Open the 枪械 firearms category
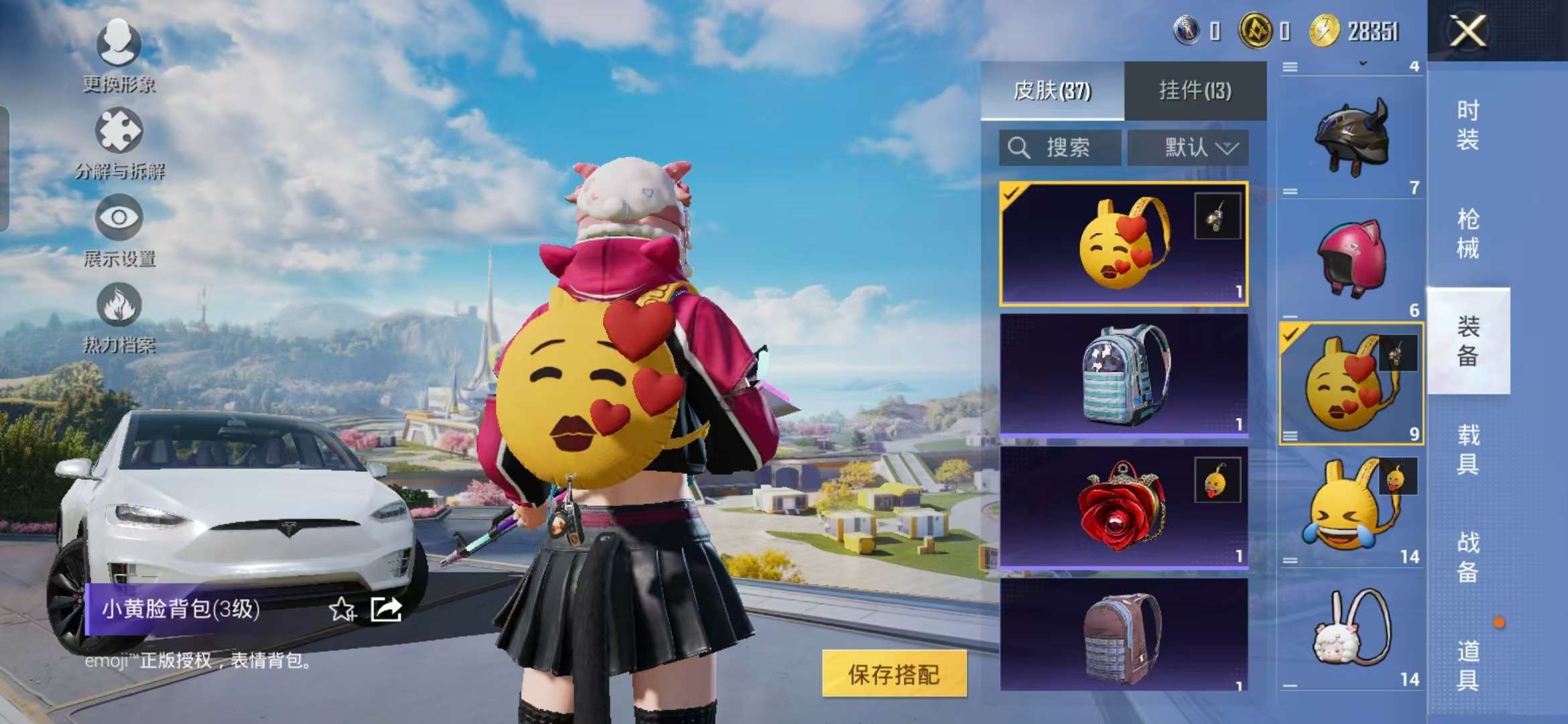This screenshot has height=724, width=1568. coord(1467,233)
